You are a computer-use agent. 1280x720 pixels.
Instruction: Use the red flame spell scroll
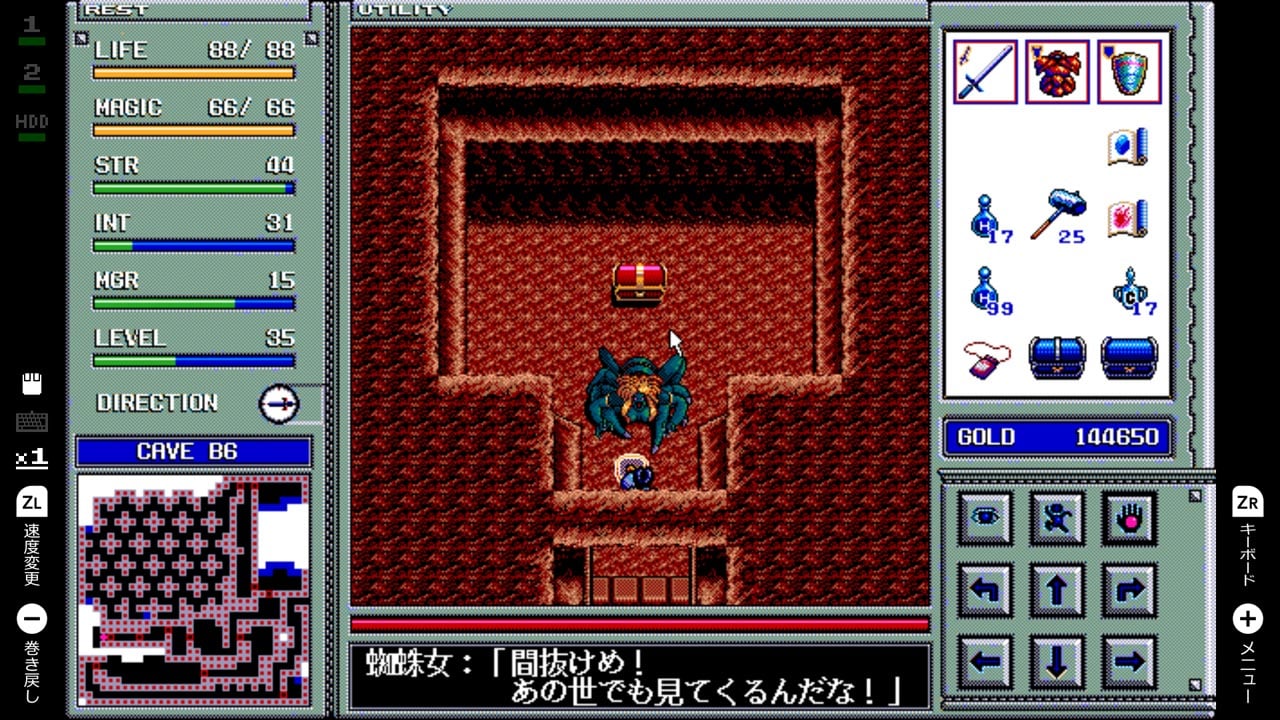1128,219
